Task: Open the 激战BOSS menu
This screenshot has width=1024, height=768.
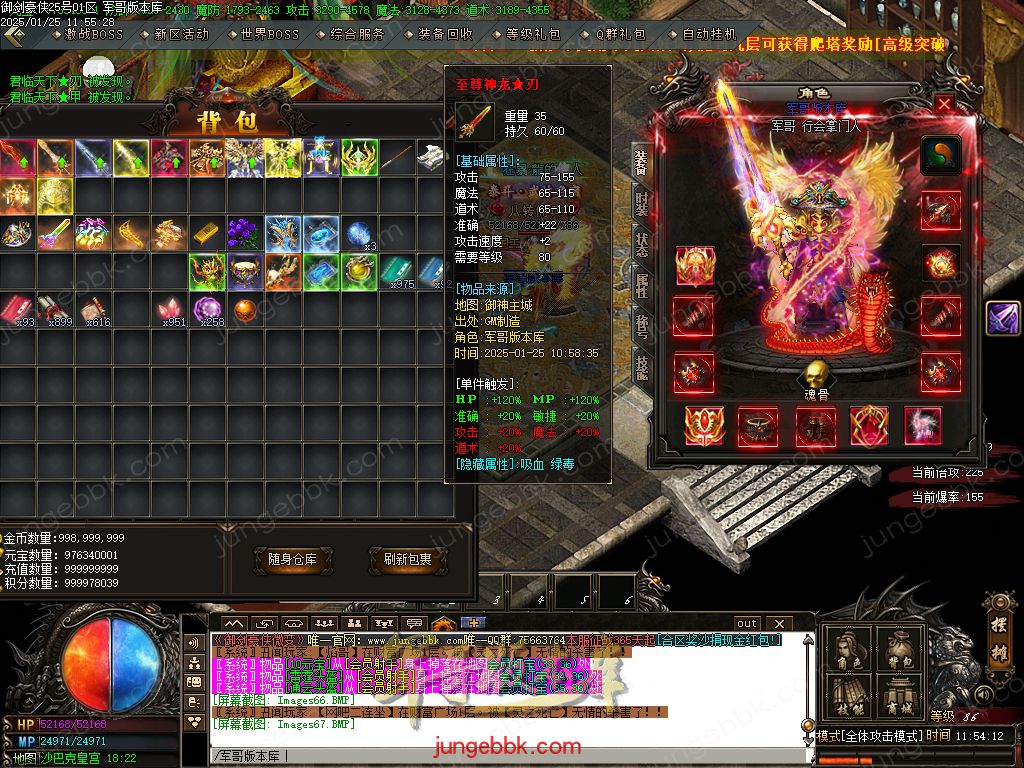Action: tap(94, 34)
